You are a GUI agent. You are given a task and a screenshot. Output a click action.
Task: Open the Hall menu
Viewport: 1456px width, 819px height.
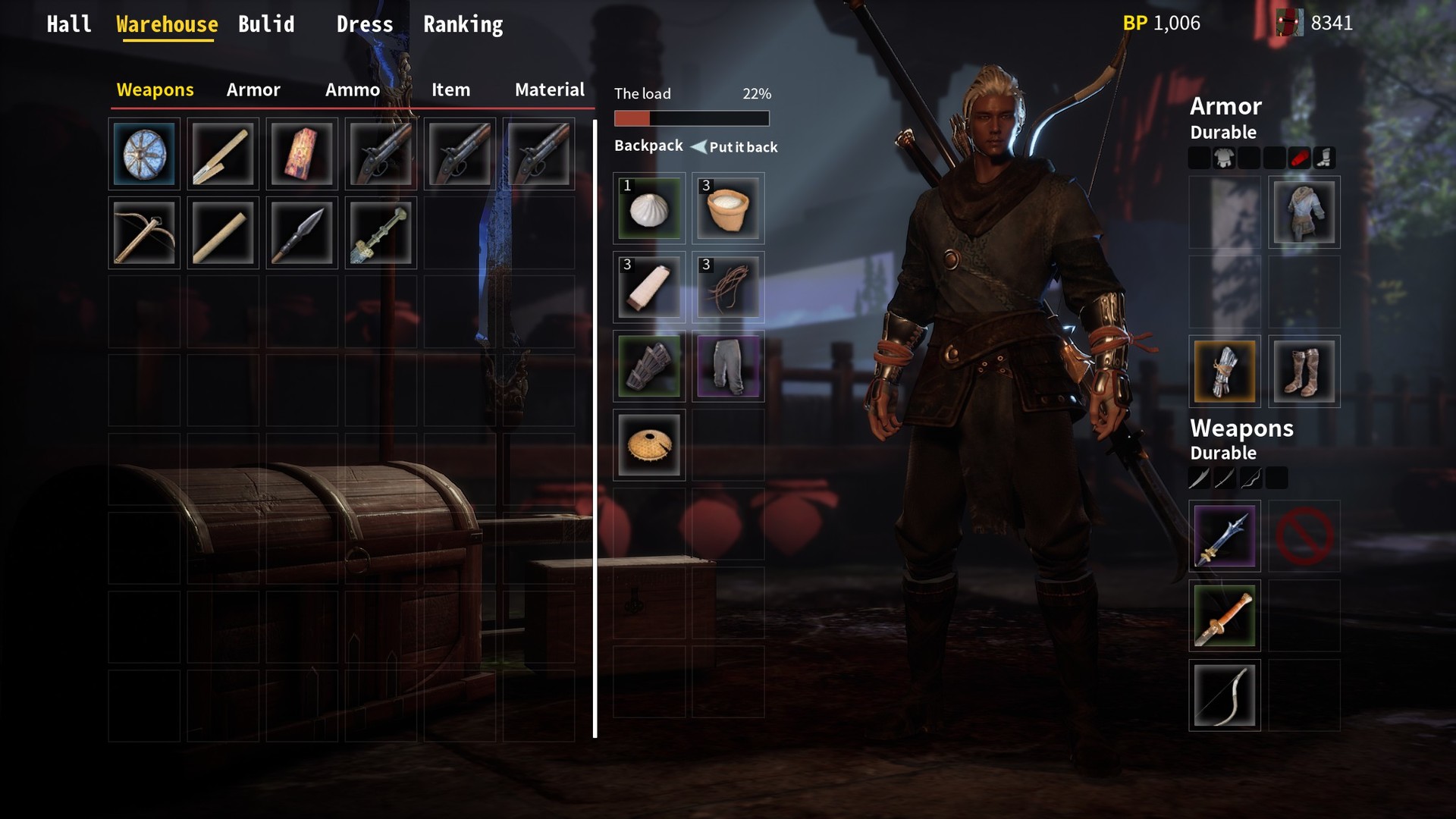(x=69, y=24)
